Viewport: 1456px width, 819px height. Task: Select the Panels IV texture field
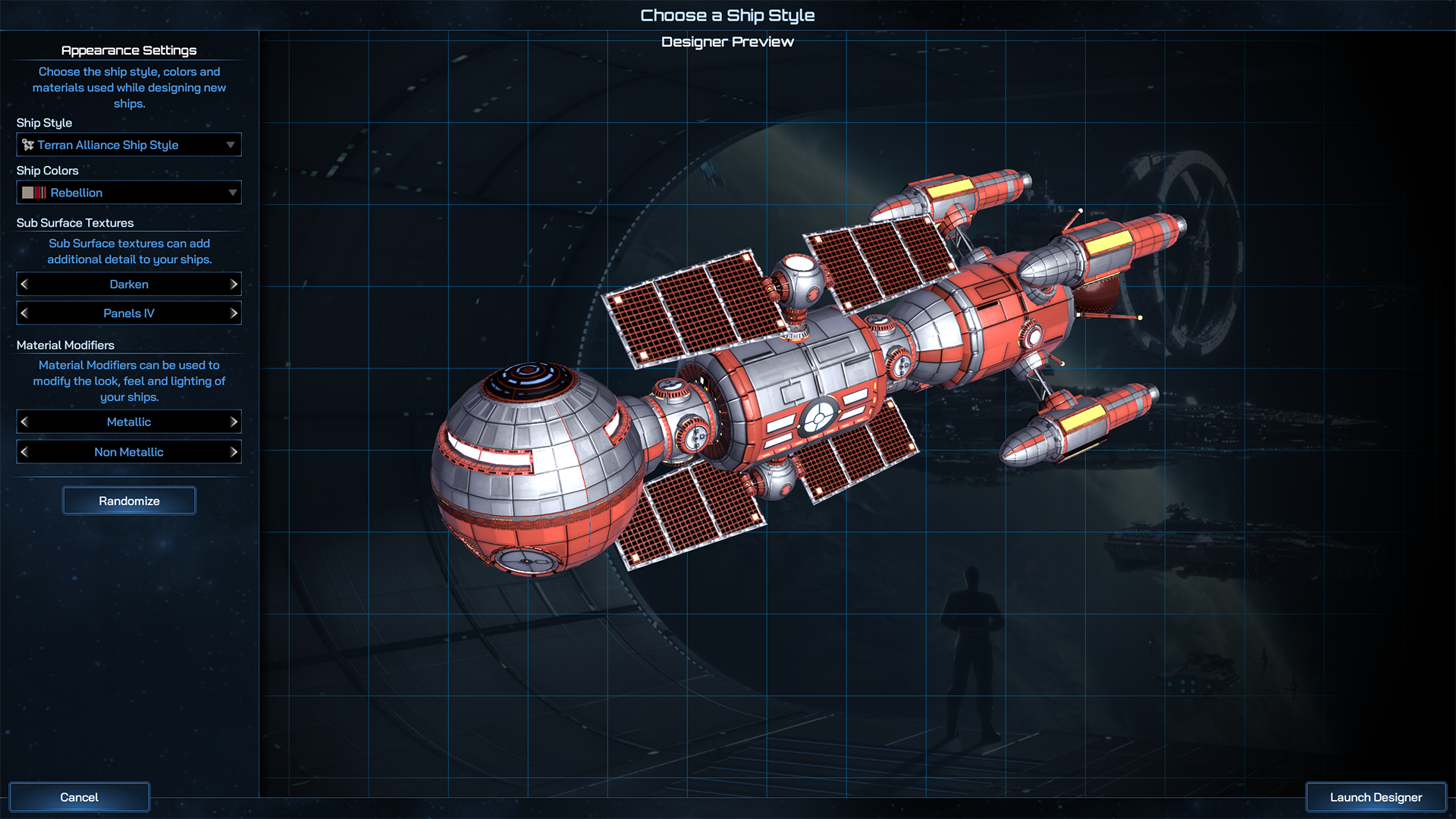coord(129,312)
